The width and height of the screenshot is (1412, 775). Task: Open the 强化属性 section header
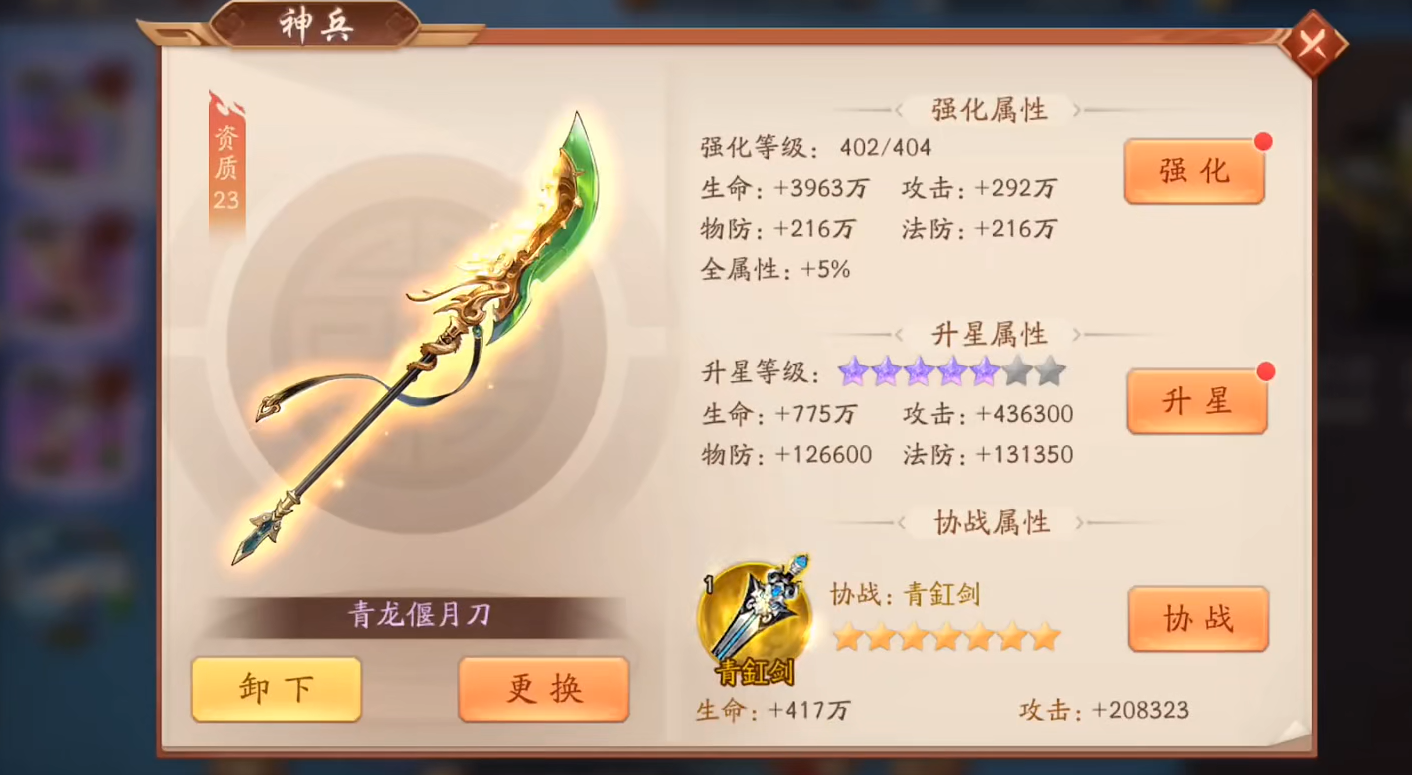tap(988, 110)
